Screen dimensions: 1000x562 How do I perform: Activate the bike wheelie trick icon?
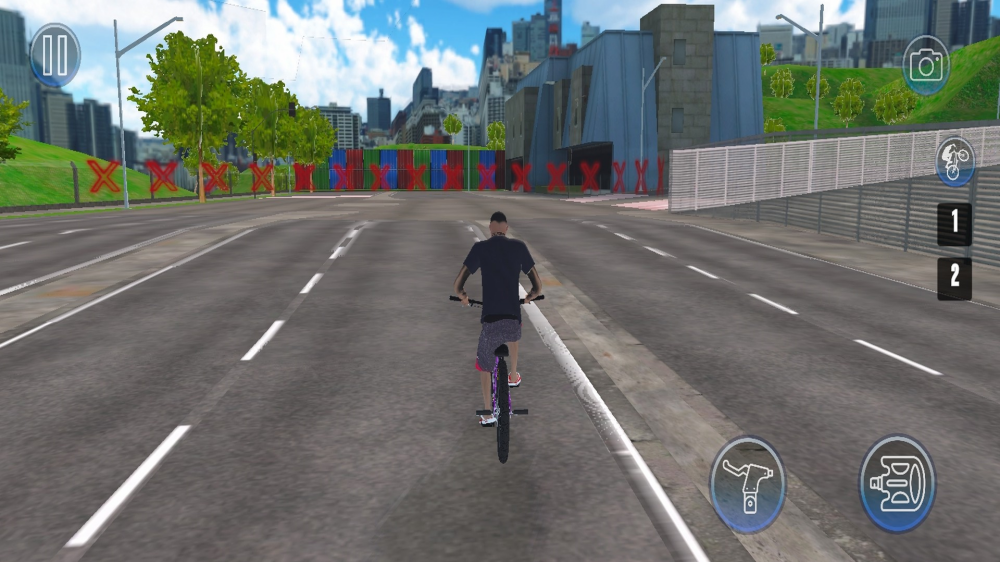coord(955,162)
